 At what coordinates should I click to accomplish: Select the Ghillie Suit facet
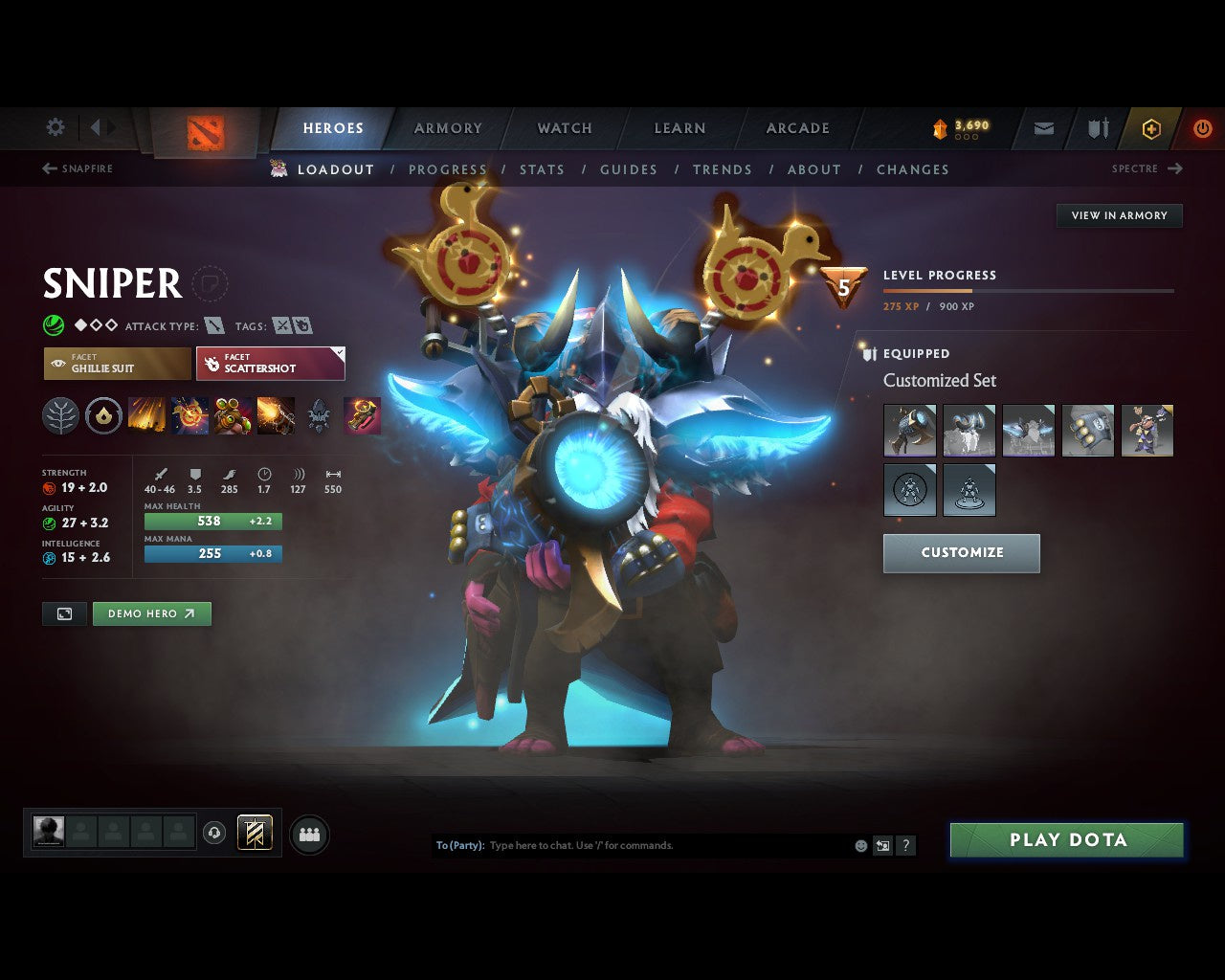[116, 364]
